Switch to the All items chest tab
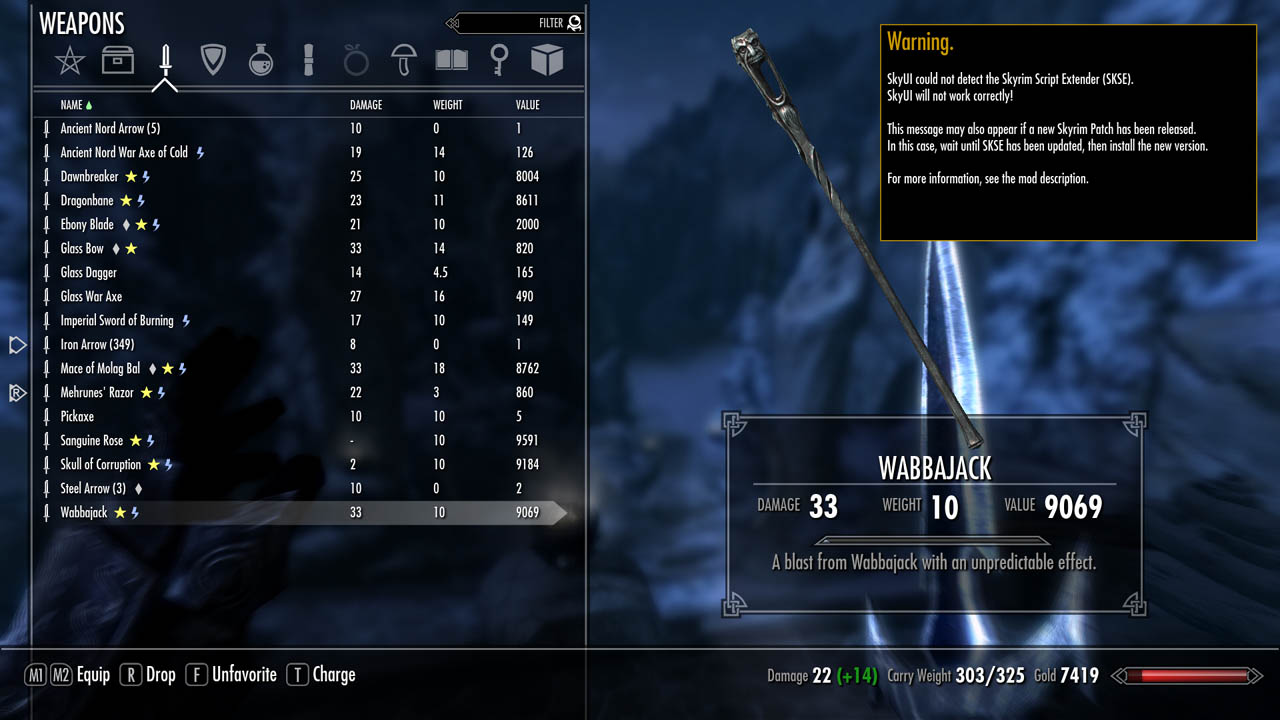Image resolution: width=1280 pixels, height=720 pixels. point(118,61)
